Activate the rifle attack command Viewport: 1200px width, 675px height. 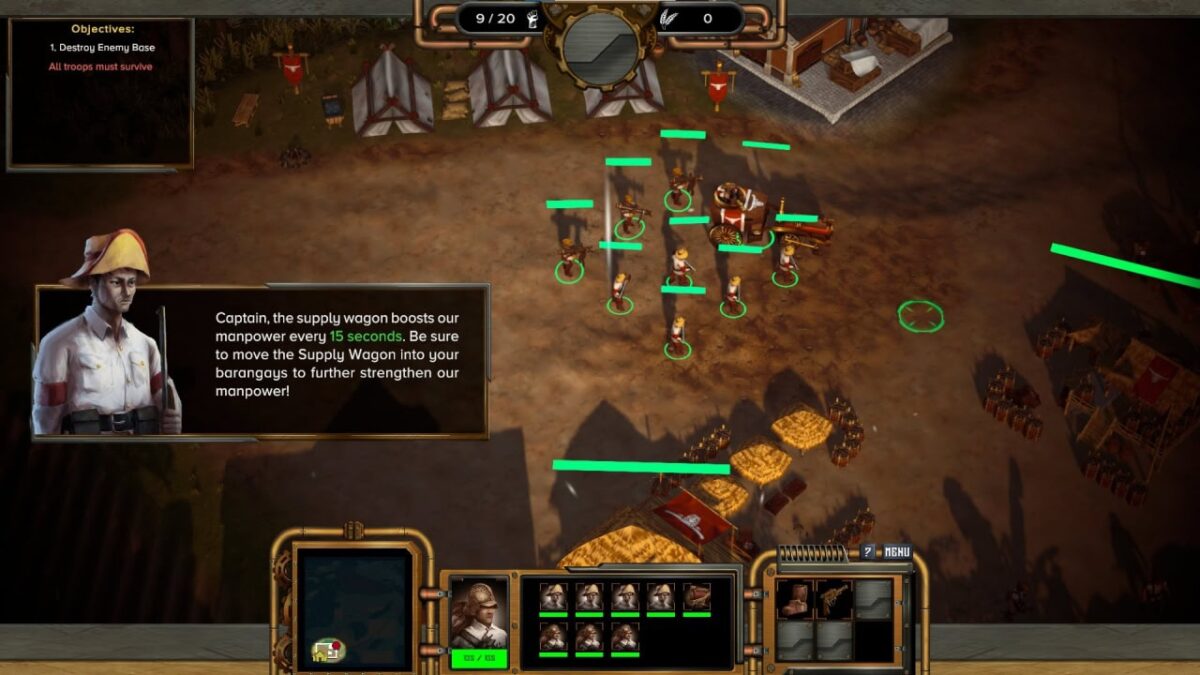pos(833,598)
